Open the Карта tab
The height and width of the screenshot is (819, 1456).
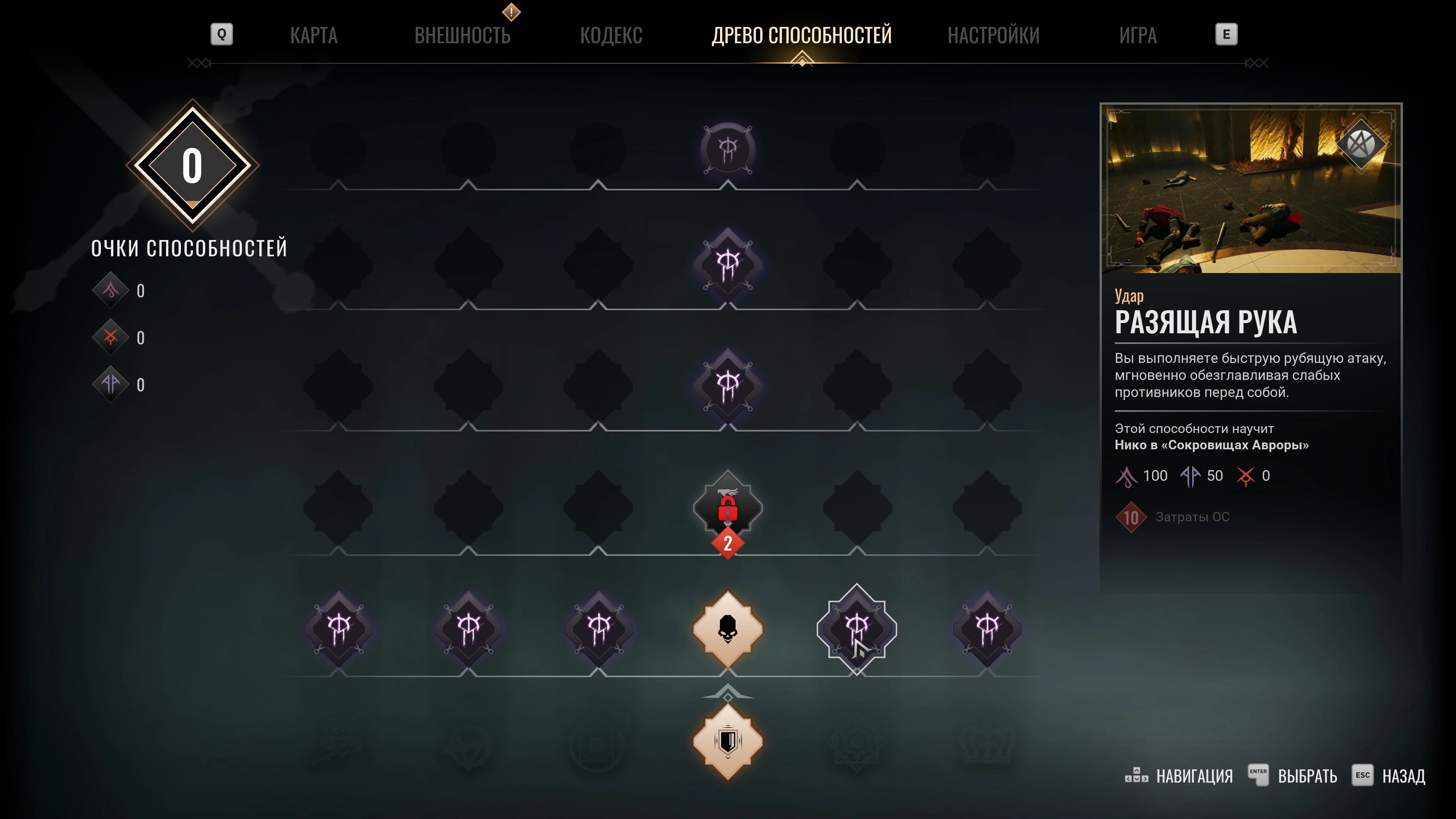click(314, 36)
